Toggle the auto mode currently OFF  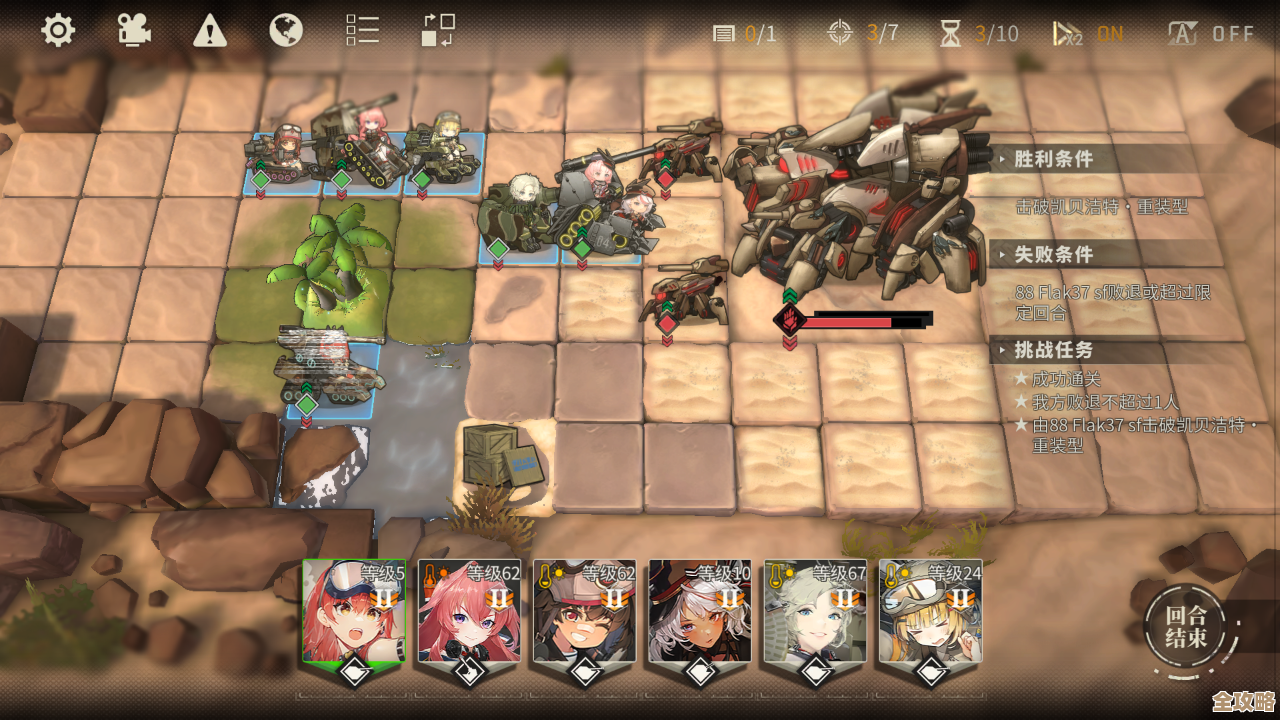tap(1211, 34)
